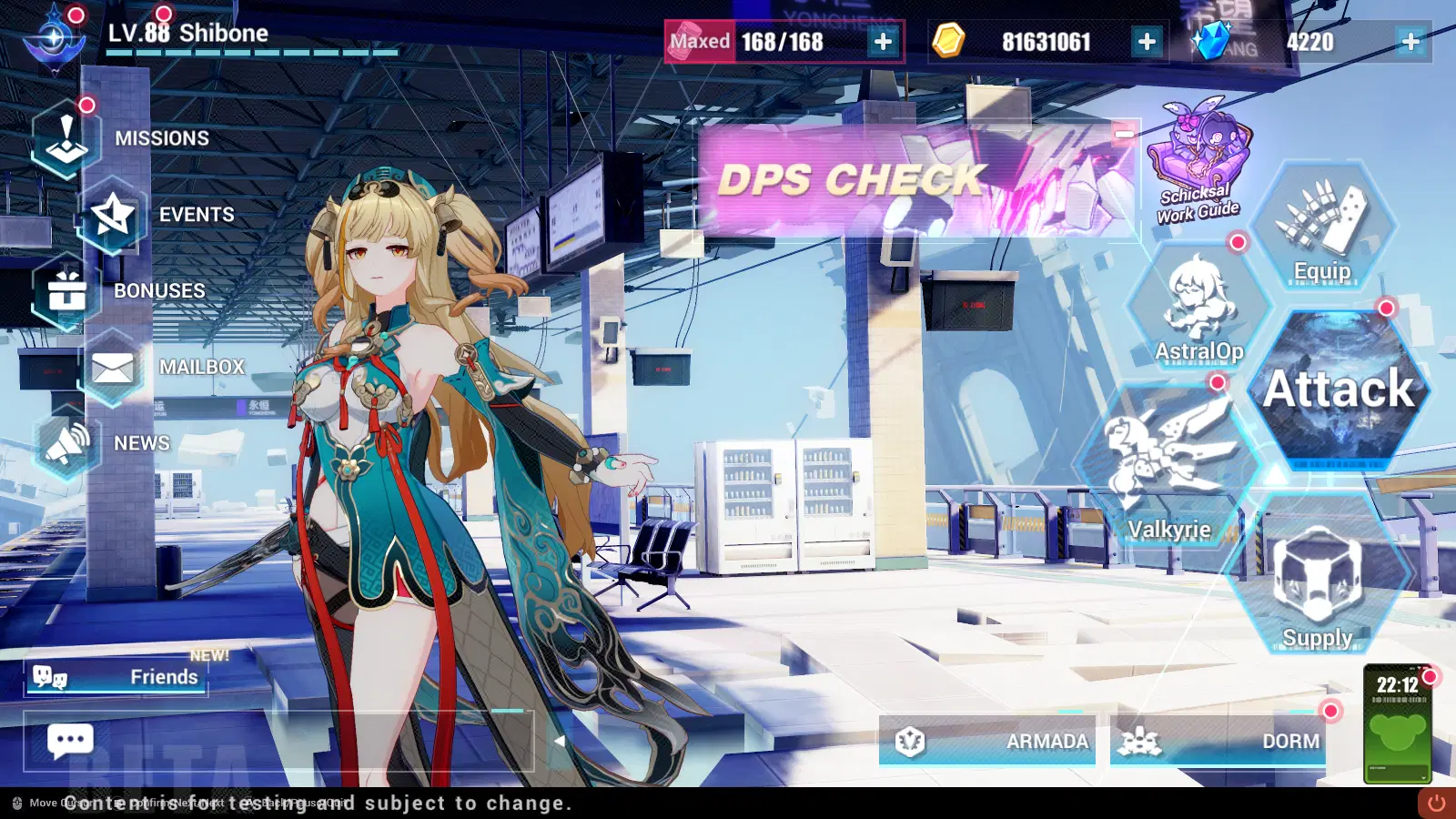The image size is (1456, 819).
Task: Open the EVENTS star icon
Action: coord(113,214)
